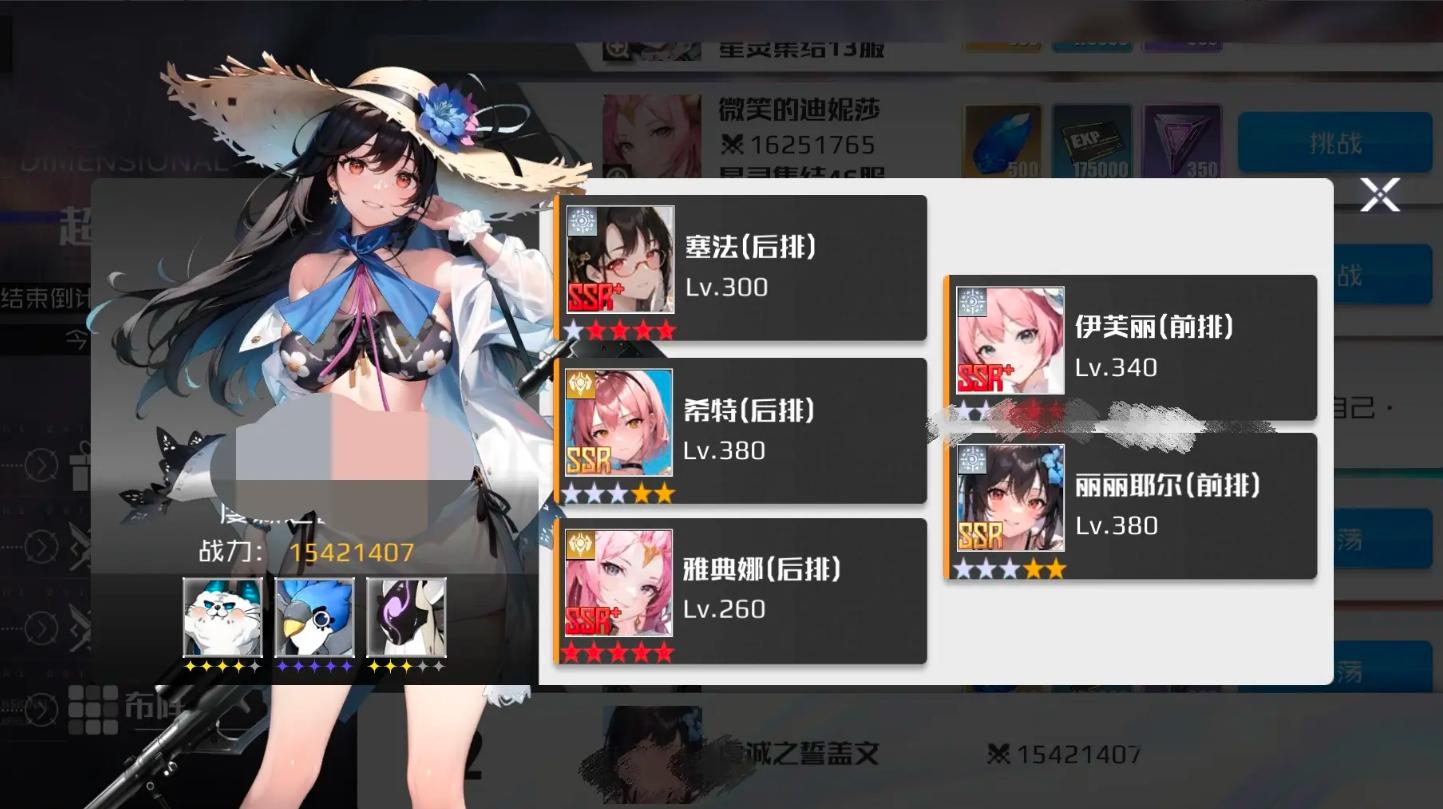This screenshot has width=1443, height=809.
Task: Select the 希特 character portrait
Action: click(620, 421)
